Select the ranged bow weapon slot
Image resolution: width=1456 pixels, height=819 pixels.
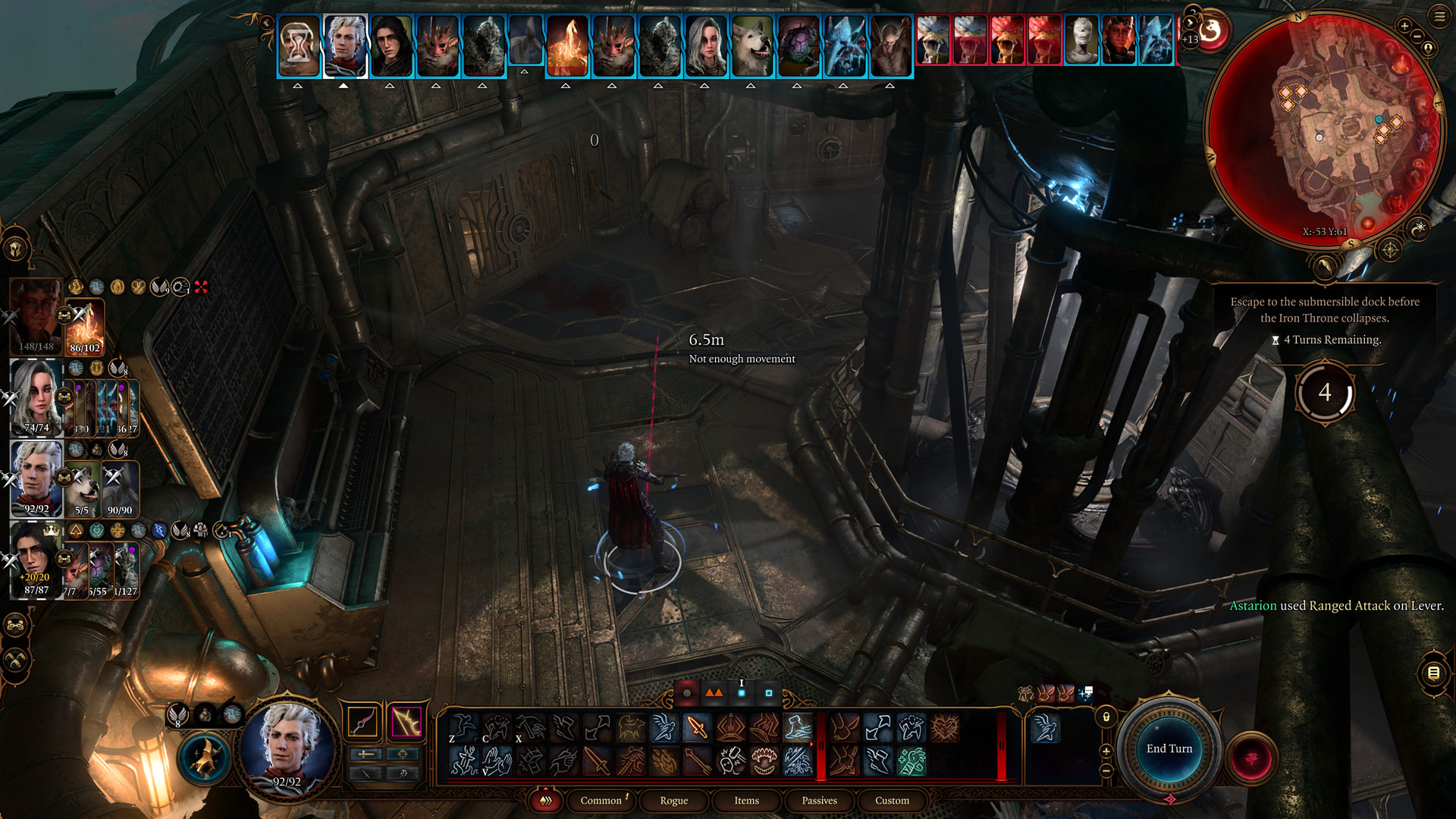[406, 721]
